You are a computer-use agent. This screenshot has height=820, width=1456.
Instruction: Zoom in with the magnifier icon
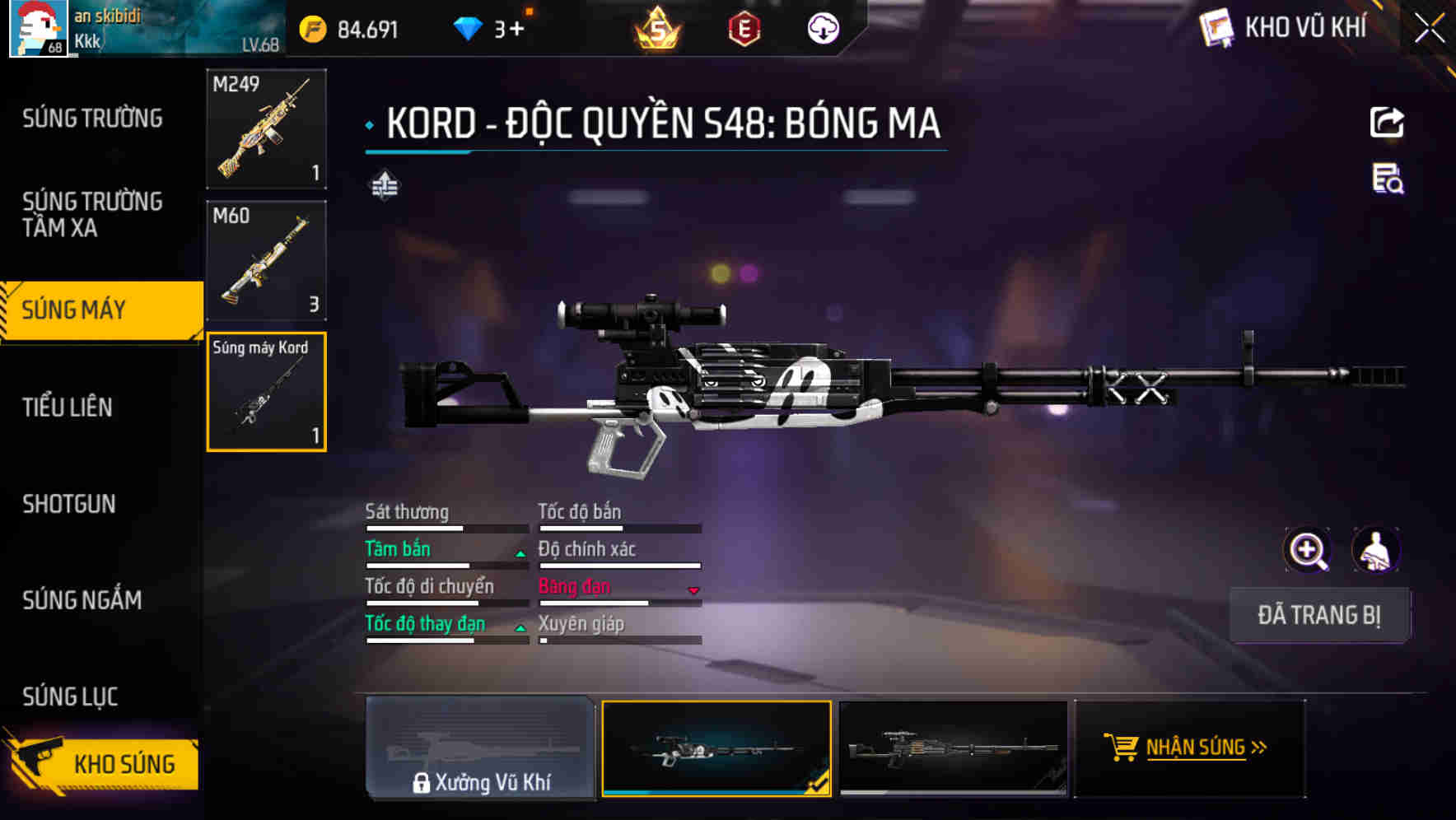coord(1307,550)
